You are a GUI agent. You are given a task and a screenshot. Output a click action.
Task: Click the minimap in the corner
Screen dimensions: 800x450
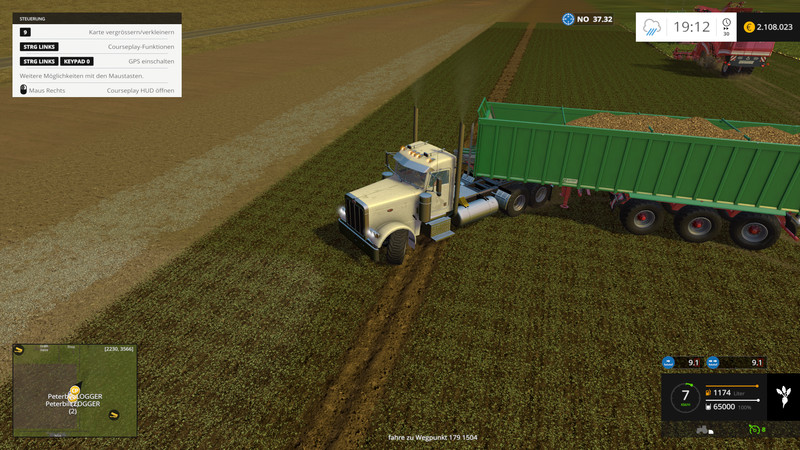point(75,390)
